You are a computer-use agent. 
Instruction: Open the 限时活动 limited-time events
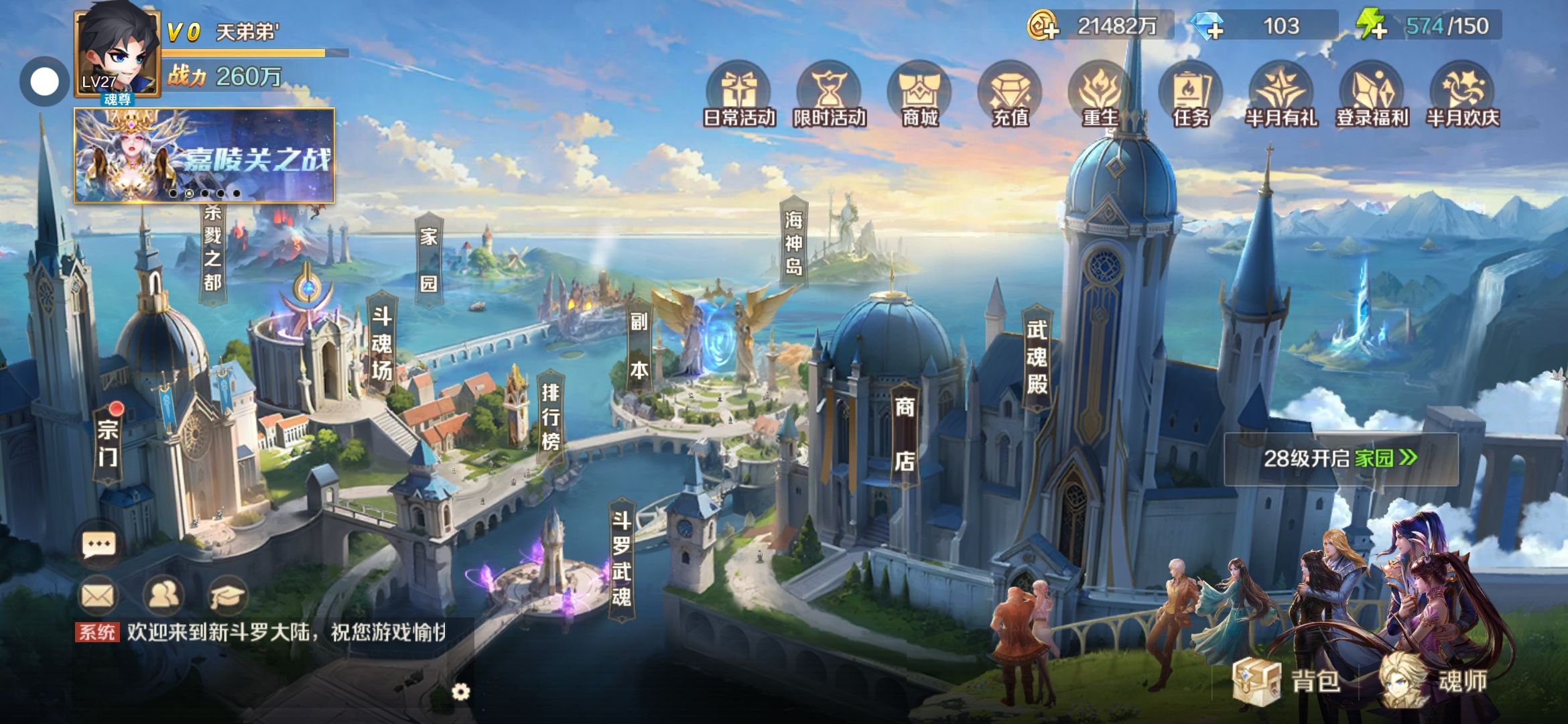coord(830,95)
